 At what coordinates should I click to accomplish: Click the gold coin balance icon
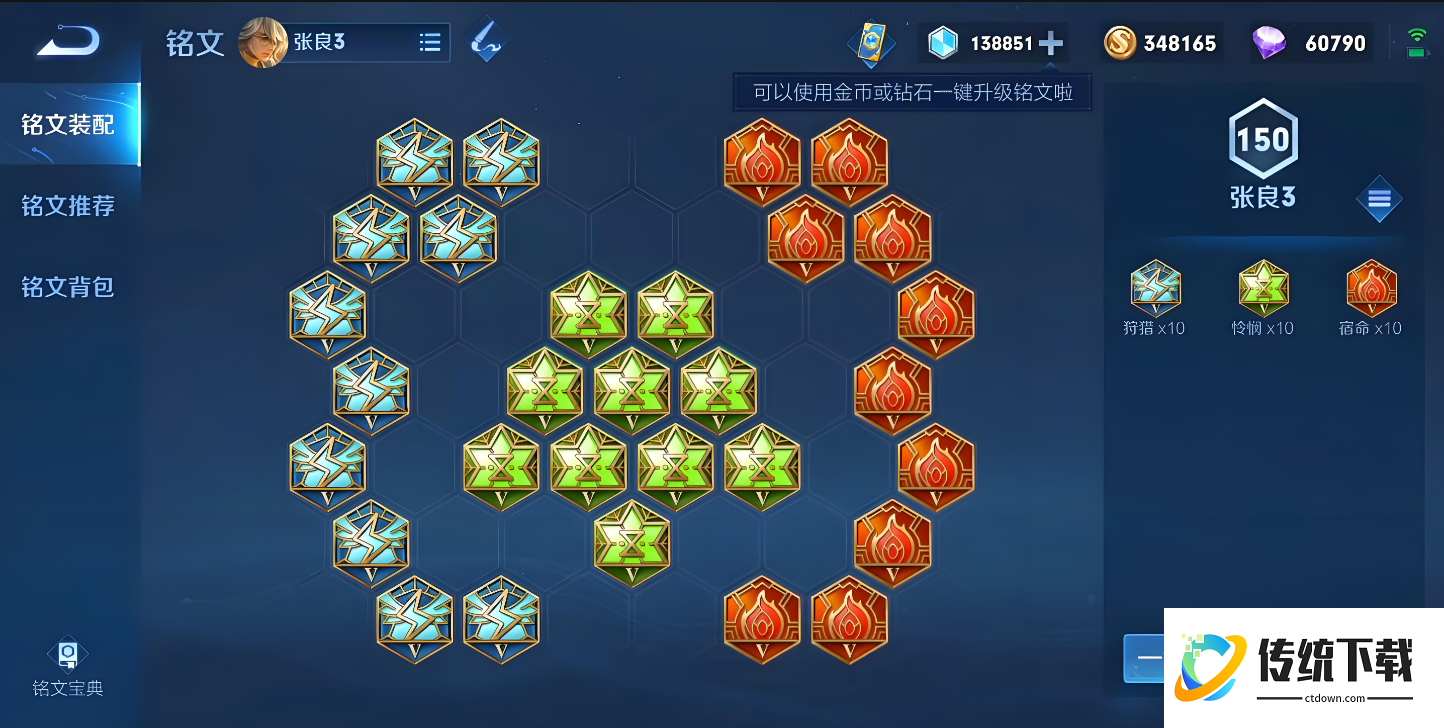pos(1120,42)
